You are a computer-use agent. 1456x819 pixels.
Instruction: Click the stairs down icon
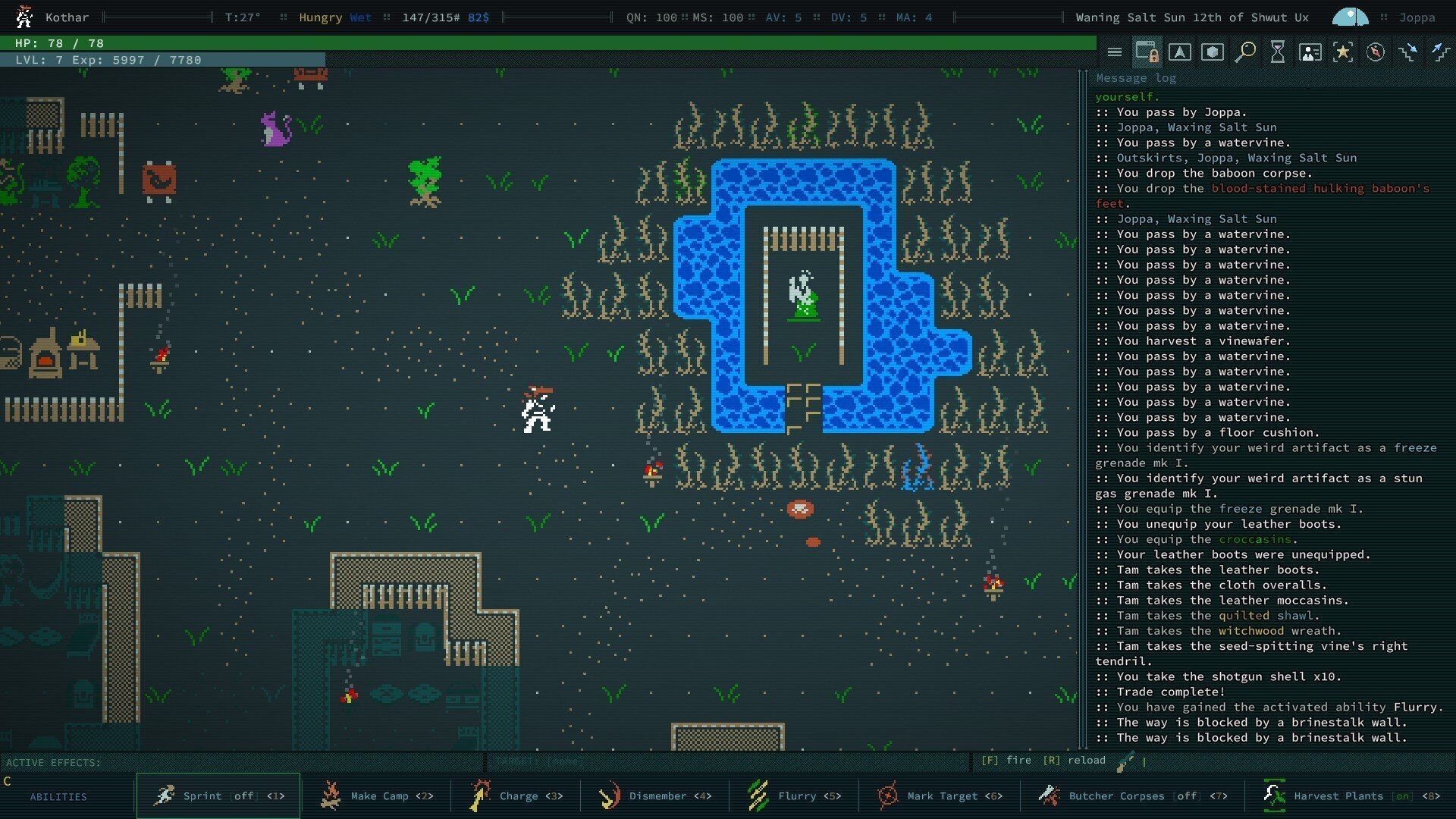1408,52
